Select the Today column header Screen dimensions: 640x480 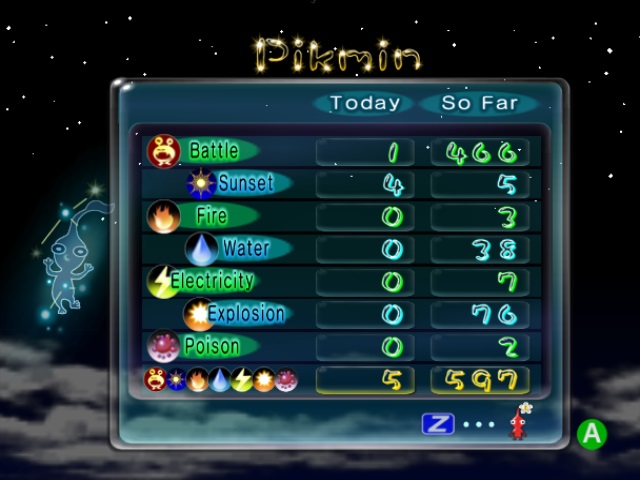pyautogui.click(x=365, y=102)
